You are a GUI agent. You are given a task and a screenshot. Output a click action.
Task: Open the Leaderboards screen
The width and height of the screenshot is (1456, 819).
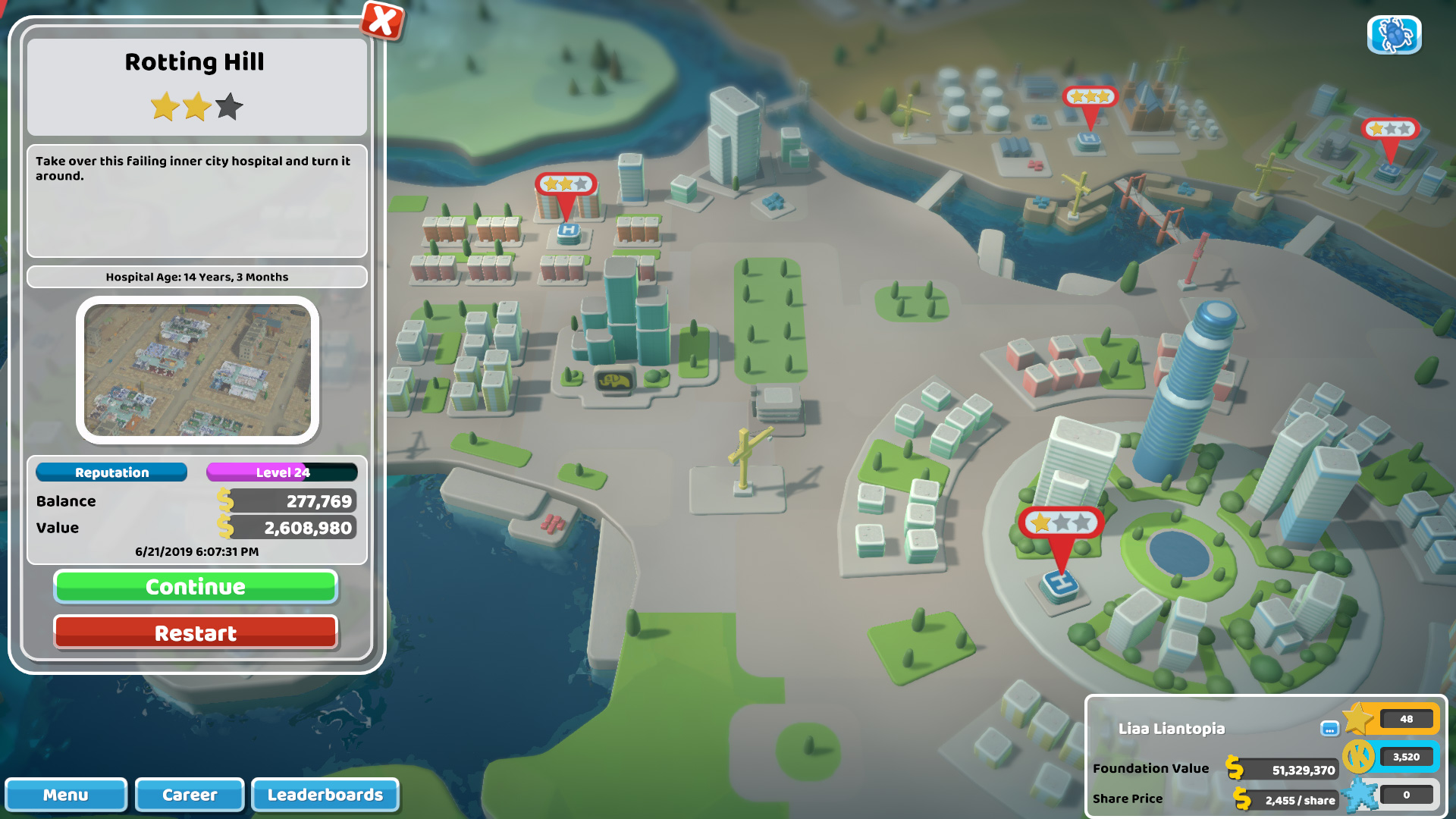point(325,795)
